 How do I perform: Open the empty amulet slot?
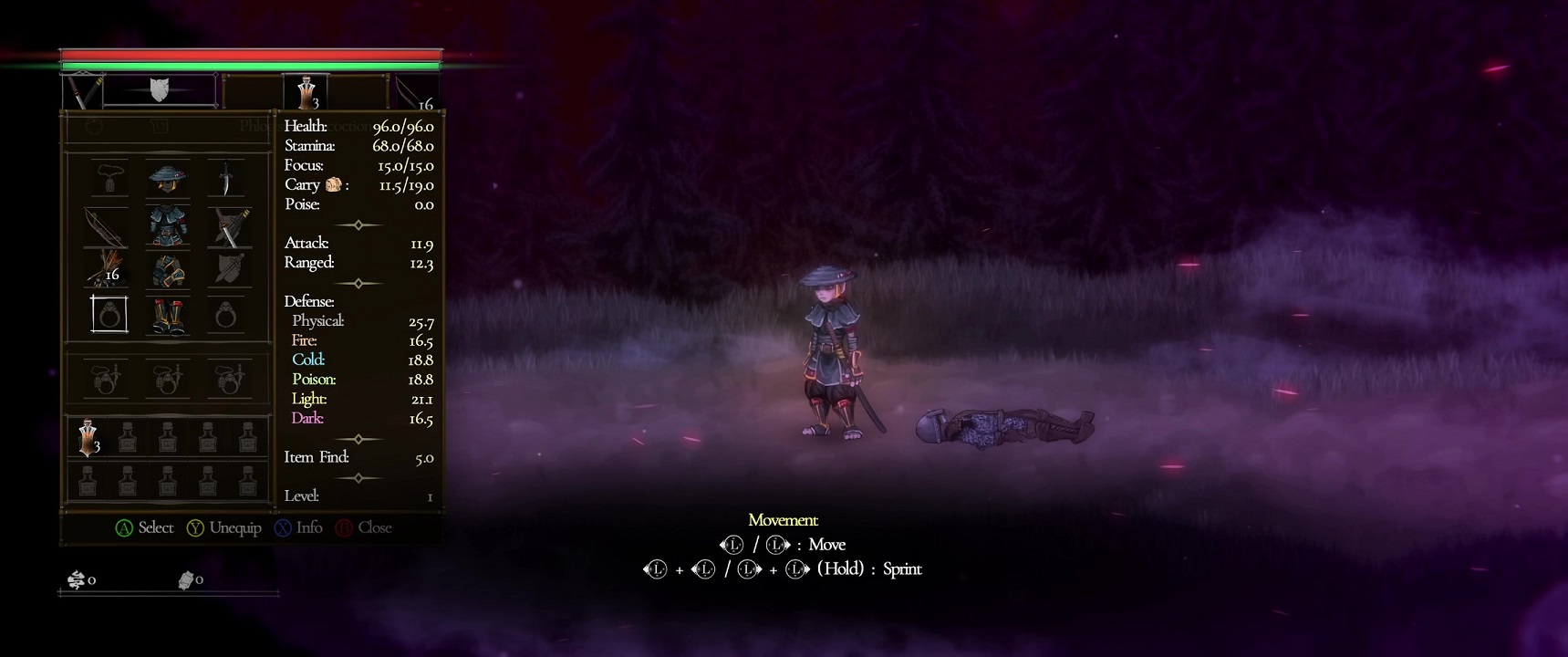coord(109,178)
